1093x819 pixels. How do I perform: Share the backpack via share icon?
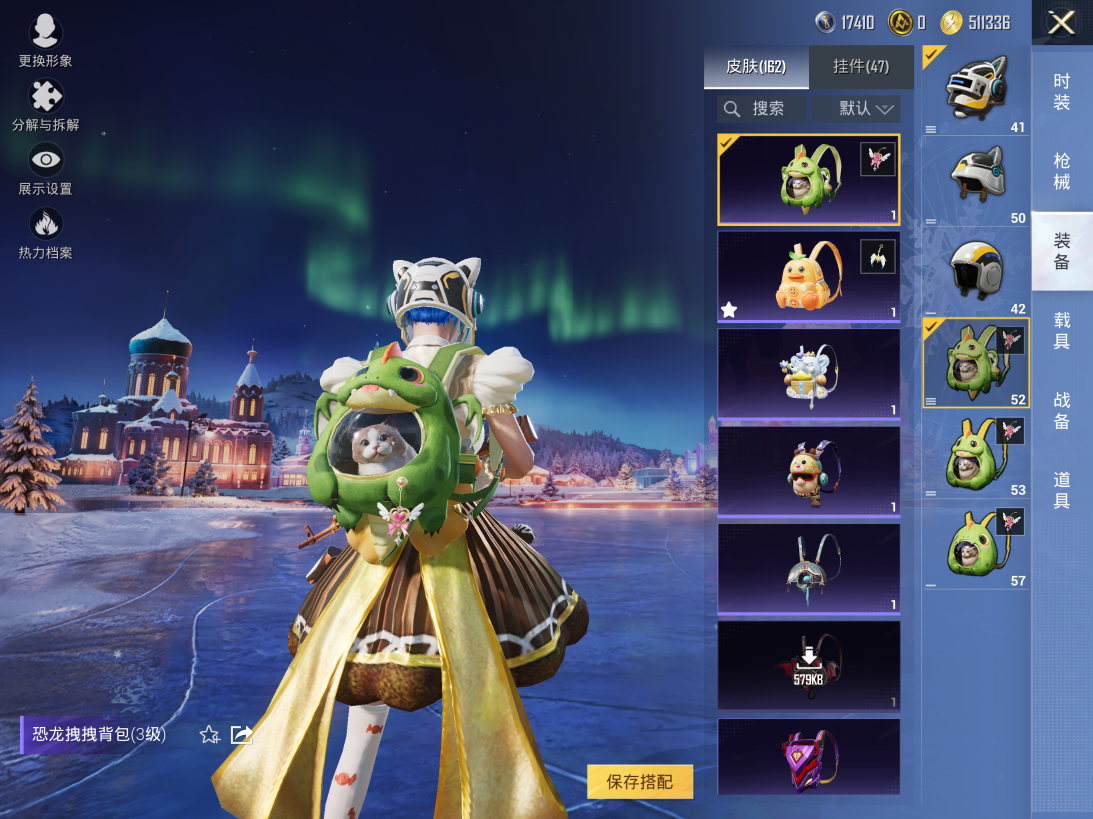click(x=241, y=735)
